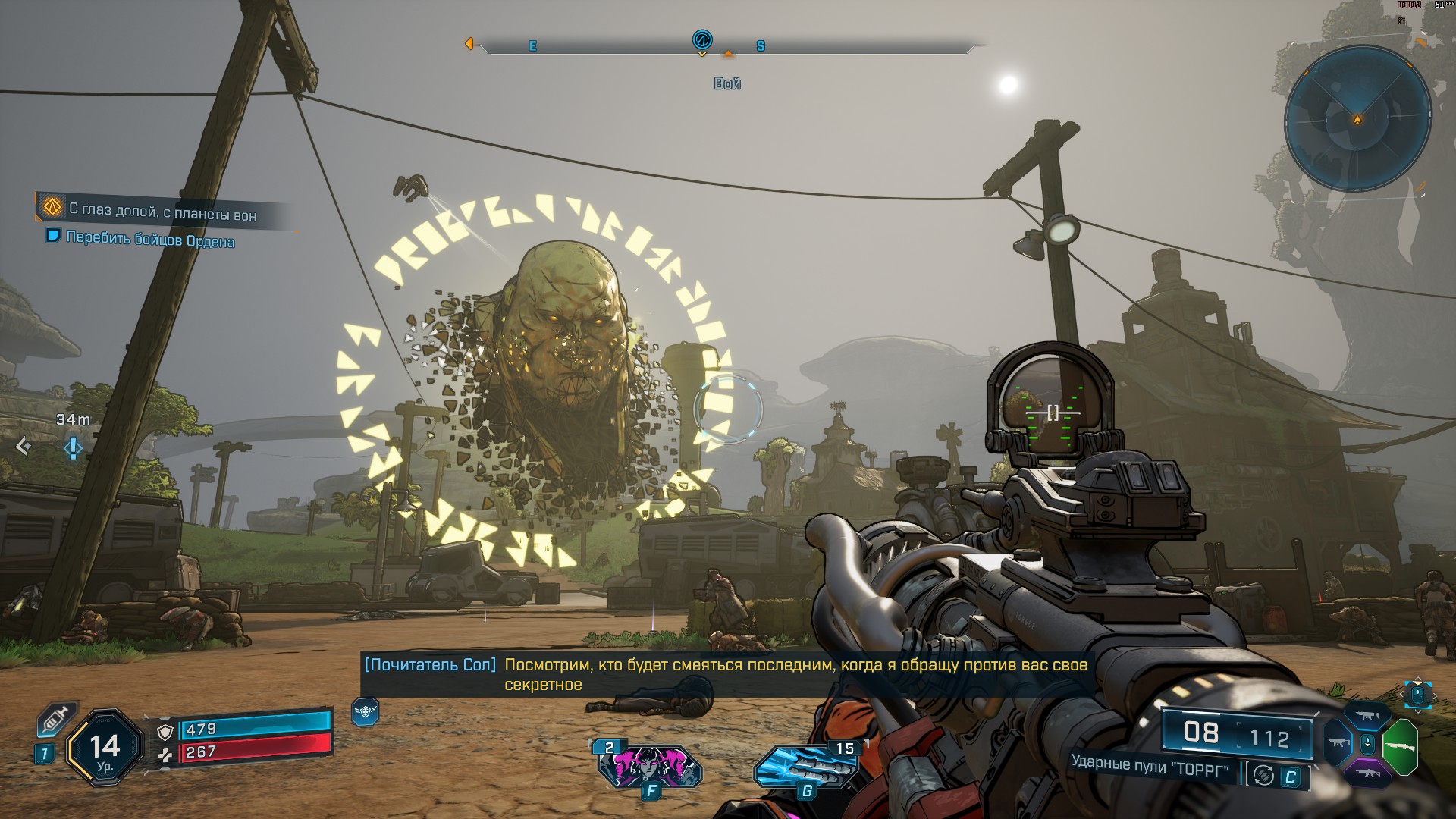Select the green shotgun weapon slot
Viewport: 1456px width, 819px height.
[x=1400, y=747]
